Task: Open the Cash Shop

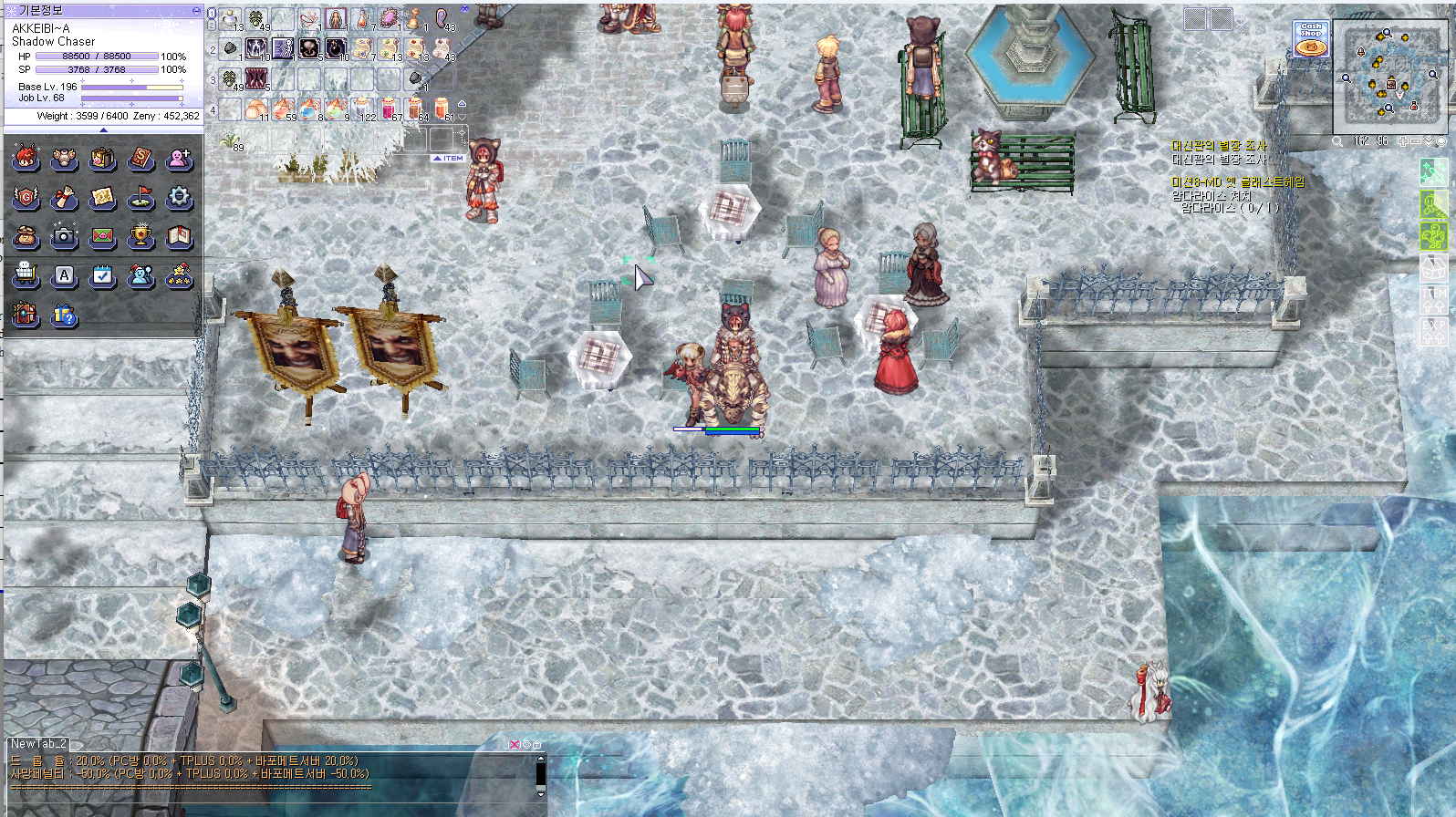Action: [x=1311, y=39]
